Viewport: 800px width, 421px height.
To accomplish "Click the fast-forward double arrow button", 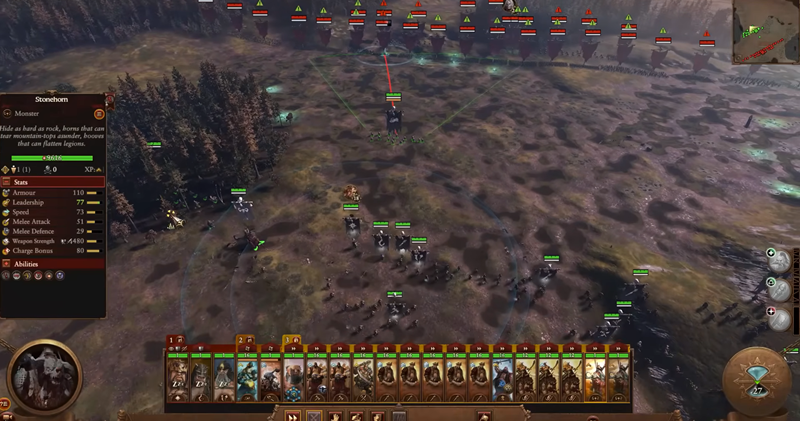I will pos(294,415).
